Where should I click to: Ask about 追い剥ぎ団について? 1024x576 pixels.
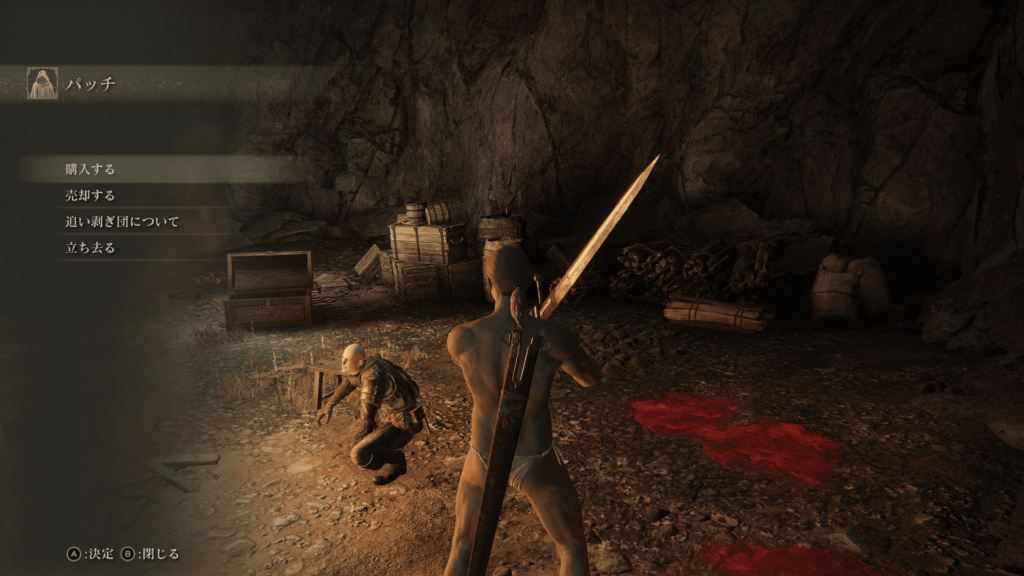122,222
